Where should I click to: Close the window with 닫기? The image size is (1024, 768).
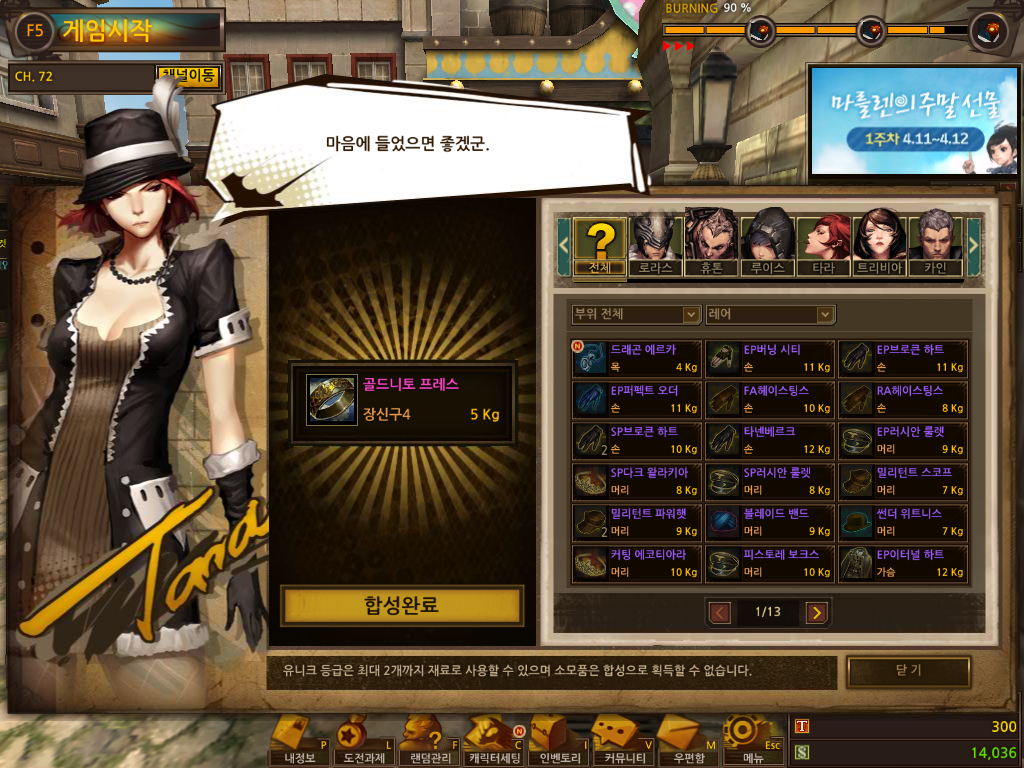pos(908,671)
